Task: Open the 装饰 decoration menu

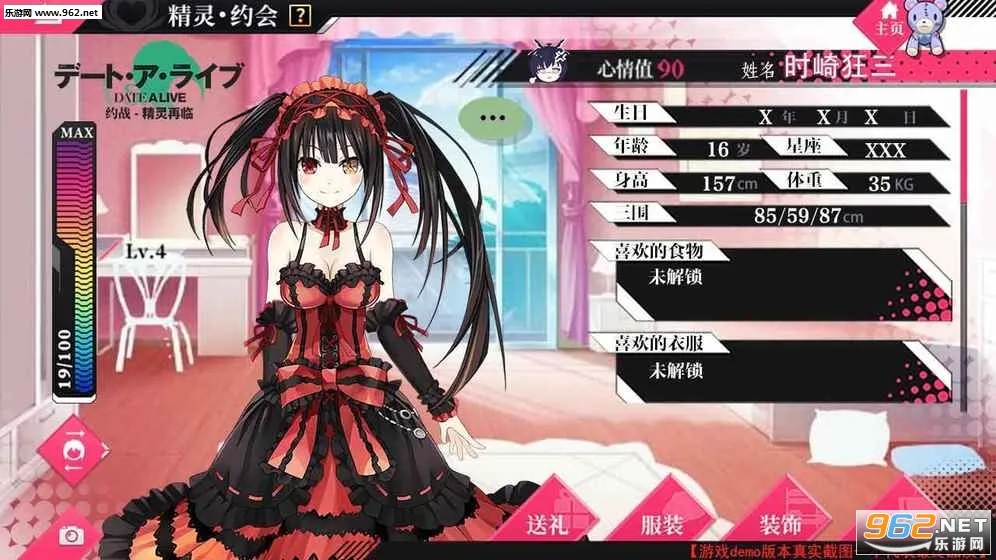Action: pyautogui.click(x=780, y=522)
